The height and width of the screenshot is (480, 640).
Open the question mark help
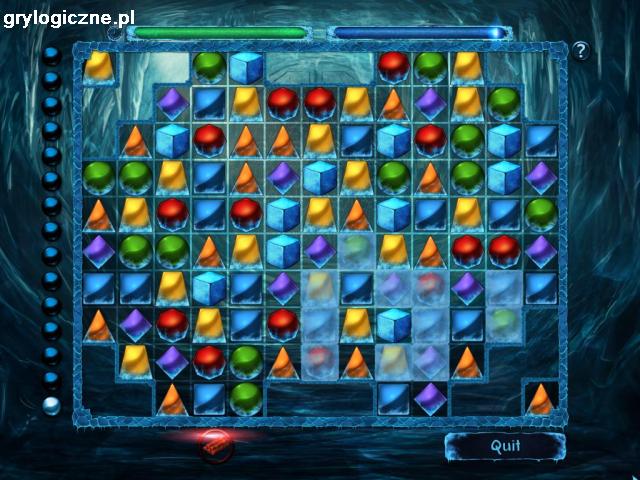point(580,50)
